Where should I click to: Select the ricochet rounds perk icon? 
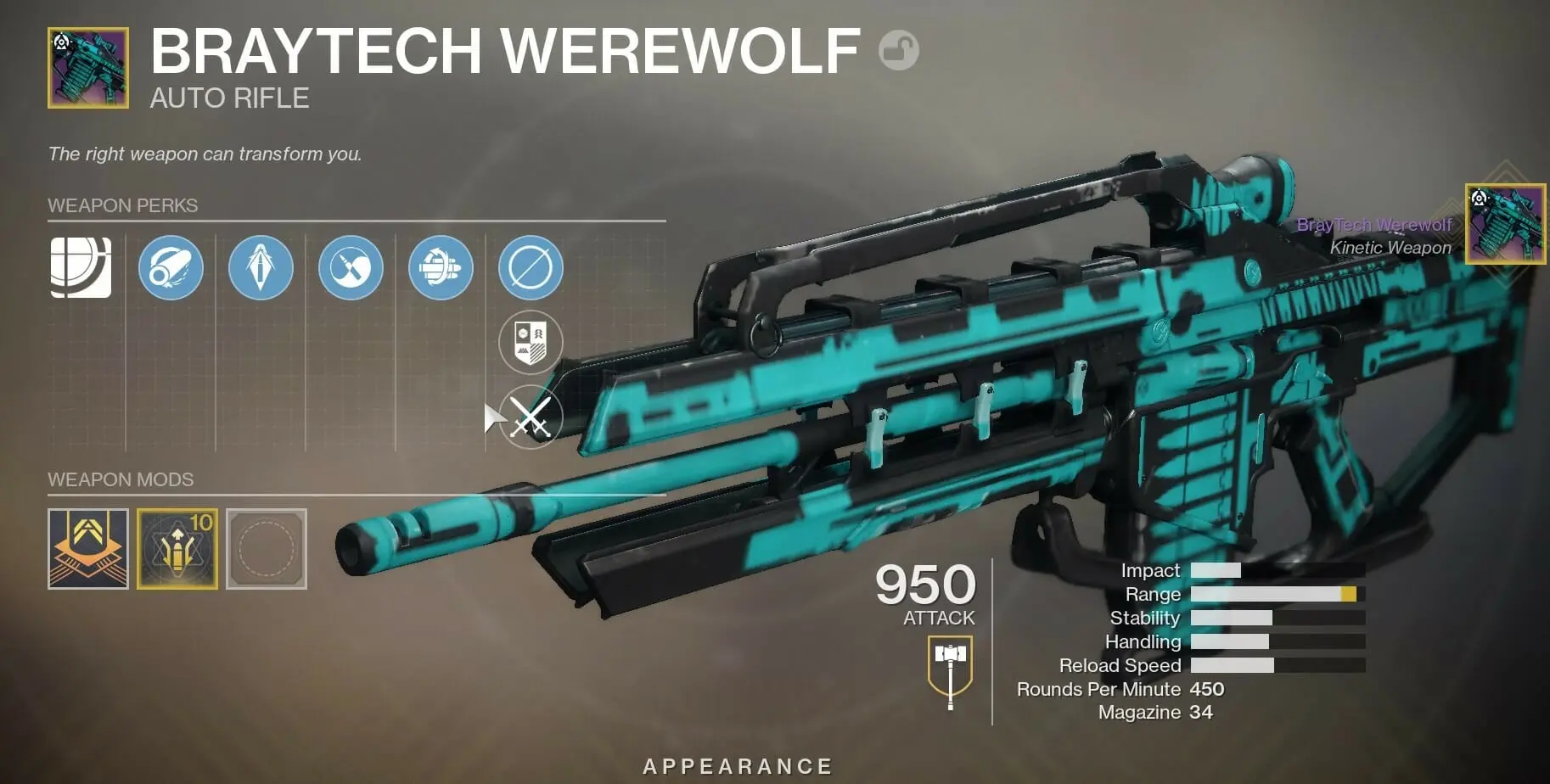[349, 266]
